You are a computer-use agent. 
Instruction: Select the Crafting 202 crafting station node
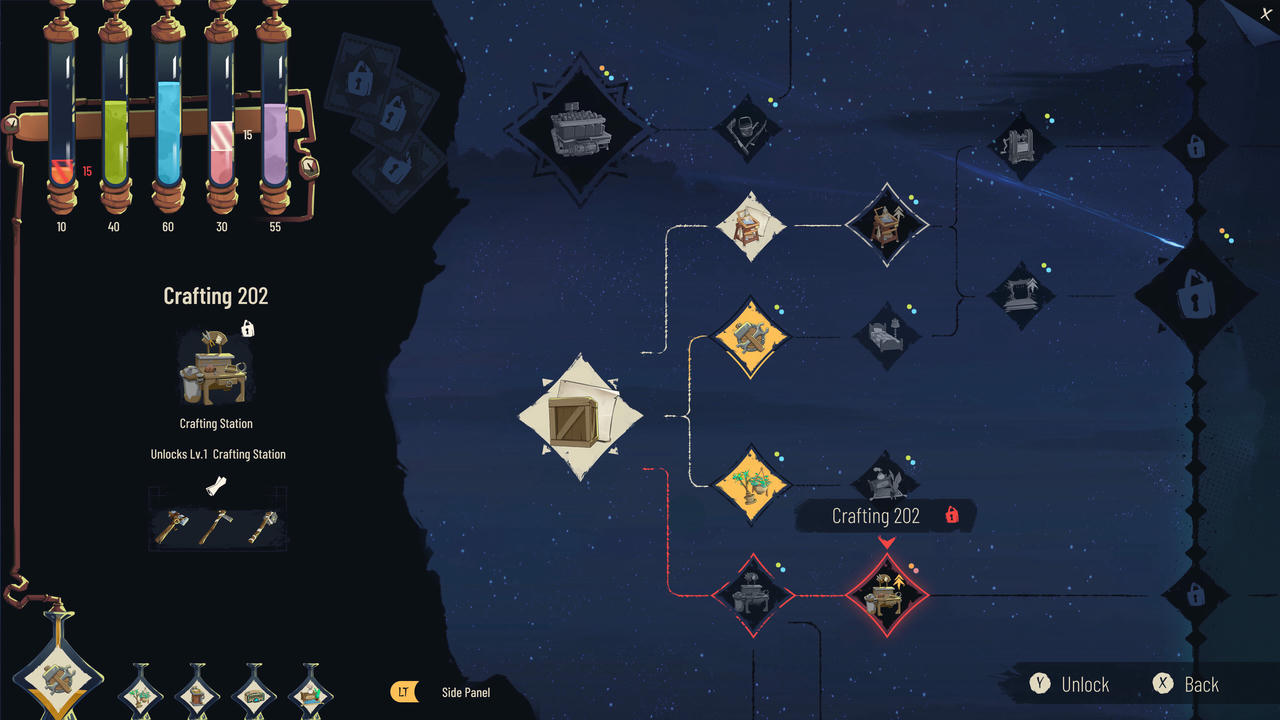click(887, 596)
